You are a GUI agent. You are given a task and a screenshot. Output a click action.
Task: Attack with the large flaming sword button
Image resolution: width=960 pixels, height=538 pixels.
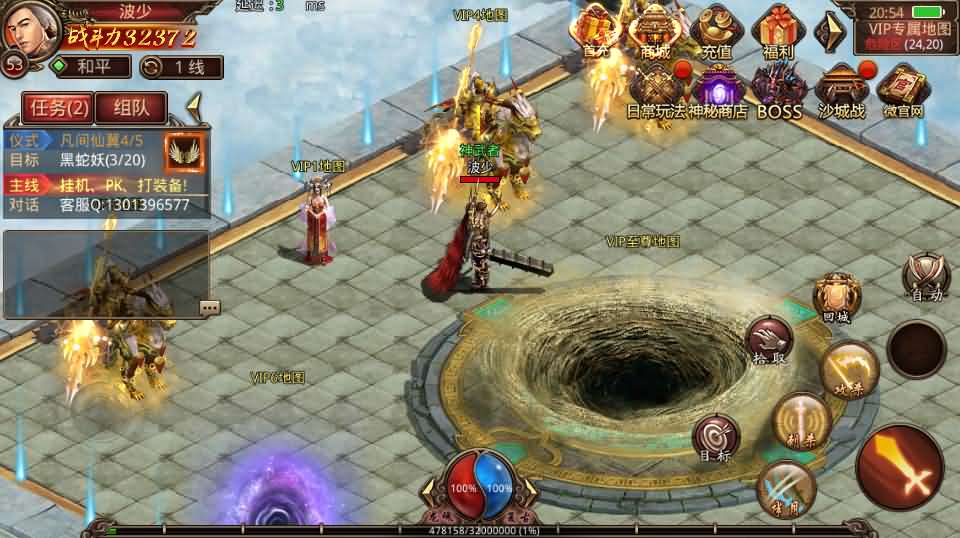[x=899, y=467]
